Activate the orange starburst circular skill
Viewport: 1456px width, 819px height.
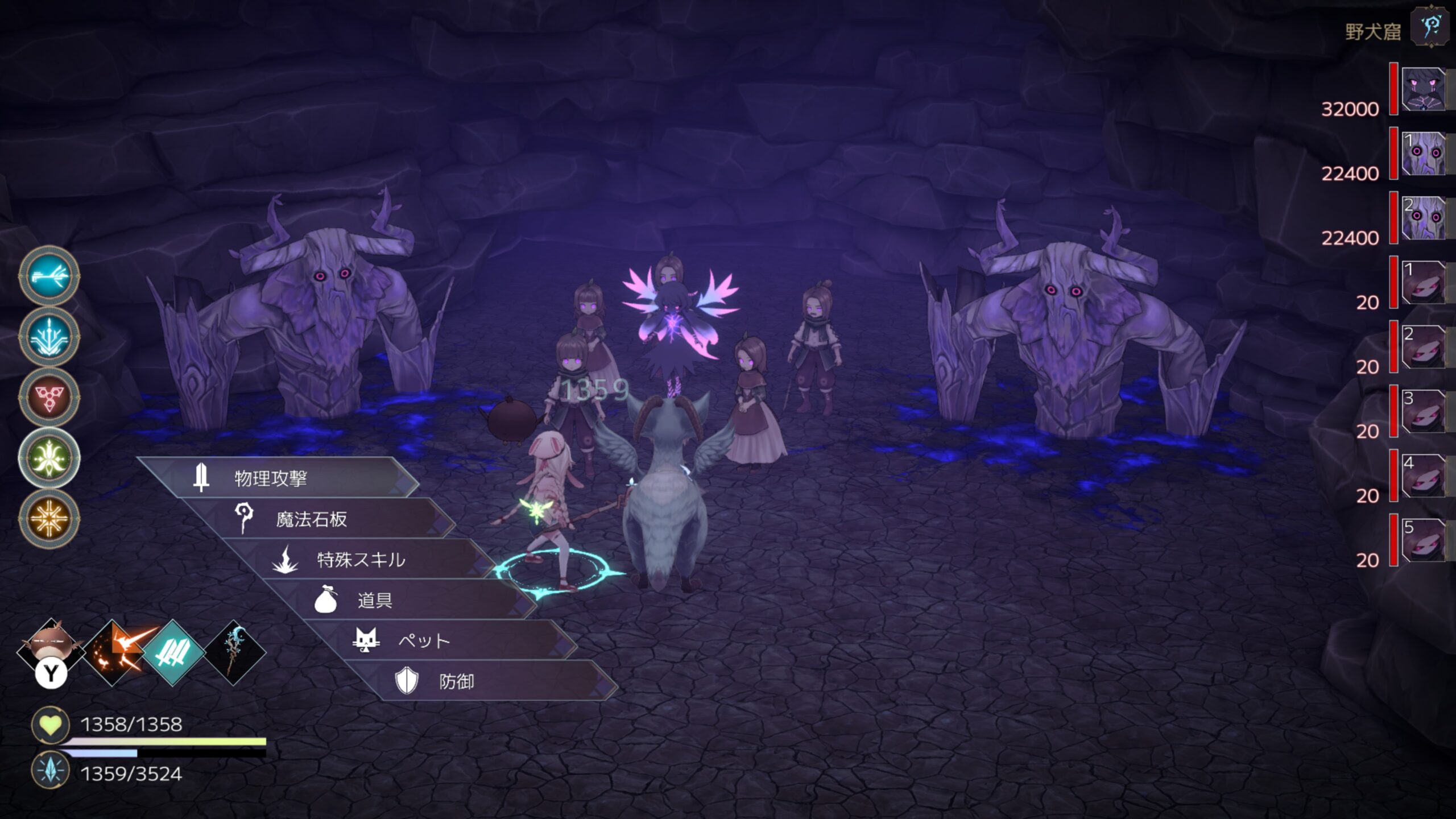[x=49, y=518]
